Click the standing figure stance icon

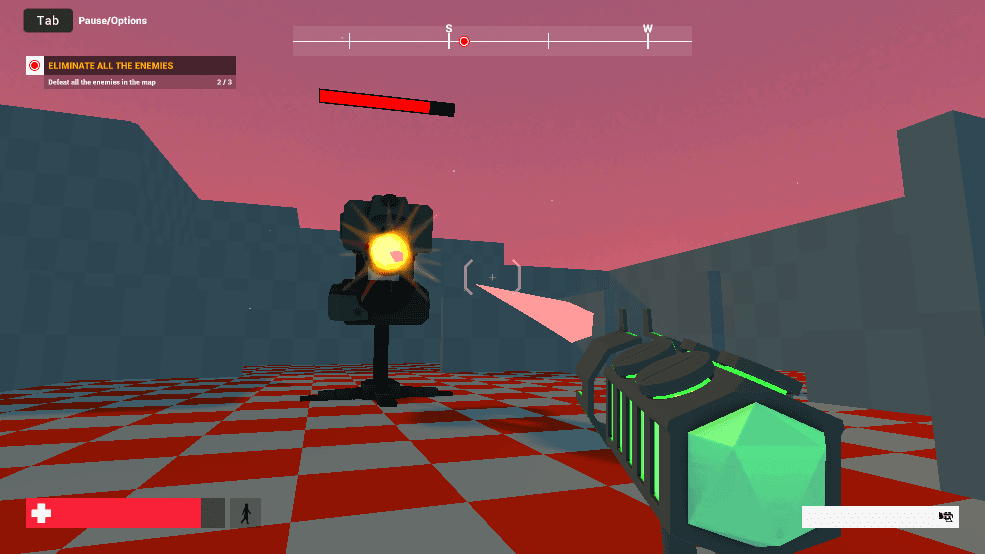coord(245,513)
